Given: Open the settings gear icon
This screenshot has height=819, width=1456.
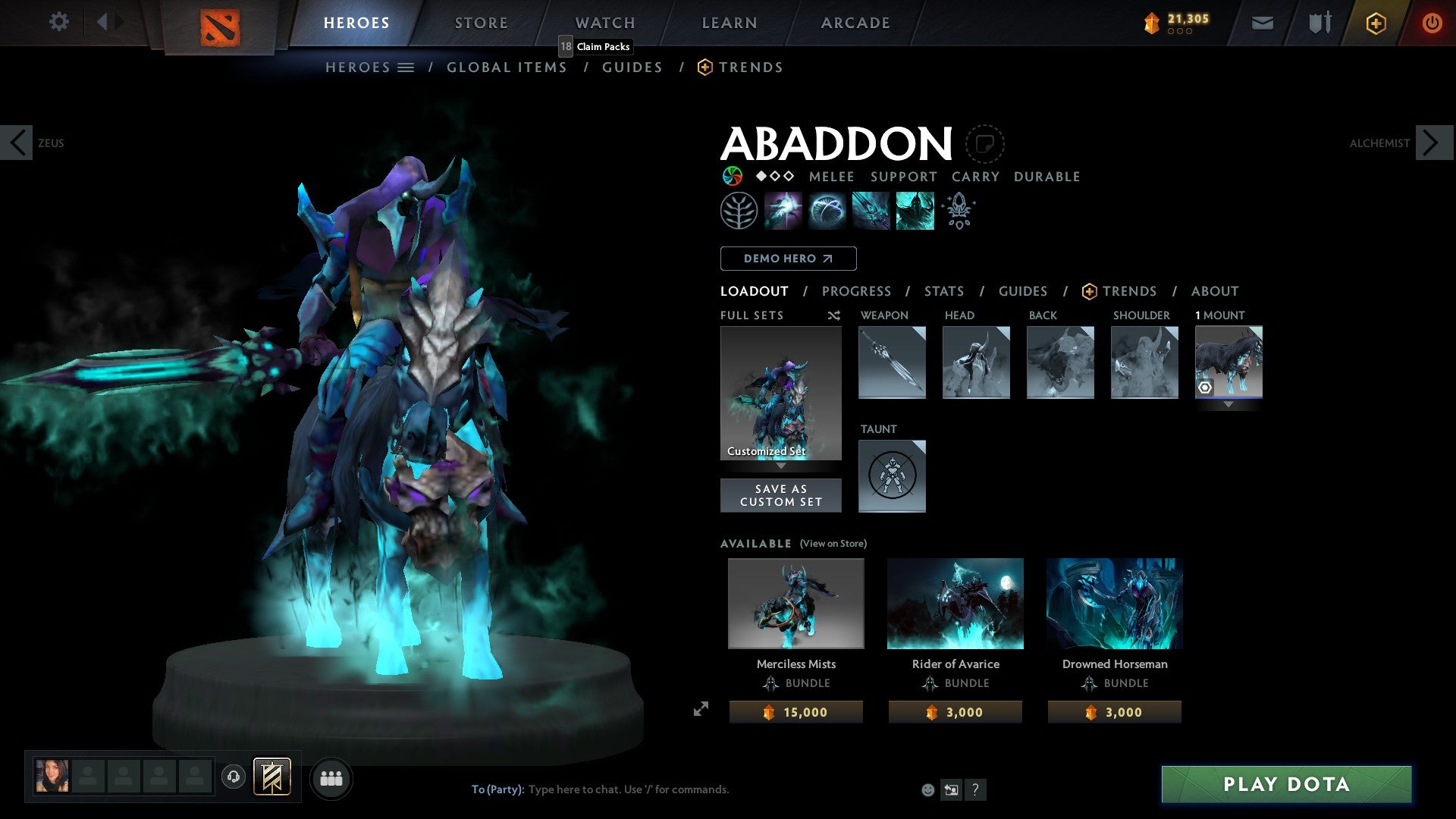Looking at the screenshot, I should click(x=58, y=22).
